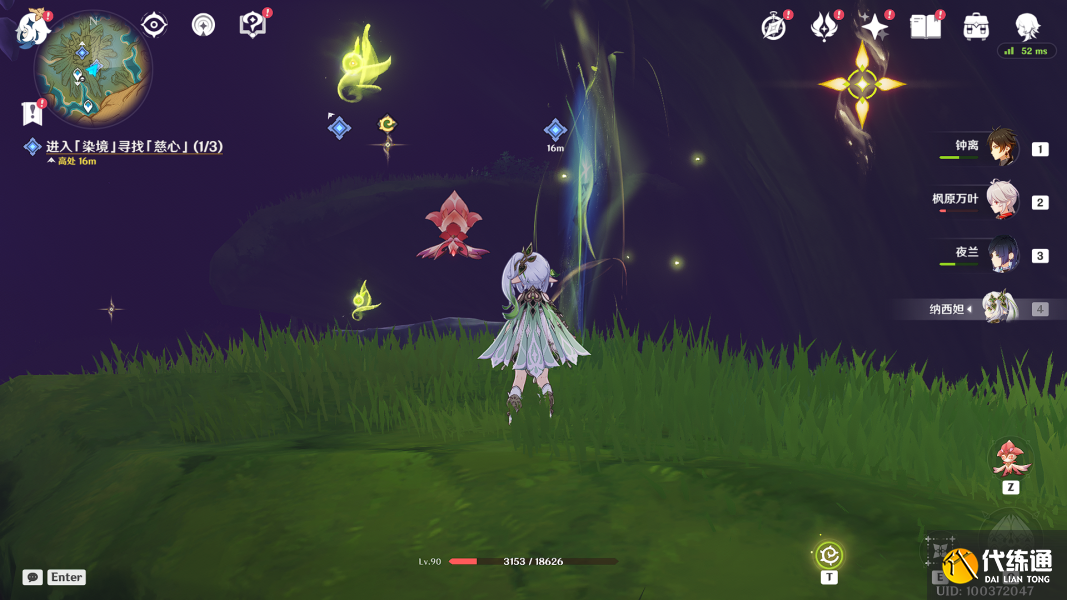Viewport: 1067px width, 600px height.
Task: Open the events compass icon
Action: (773, 28)
